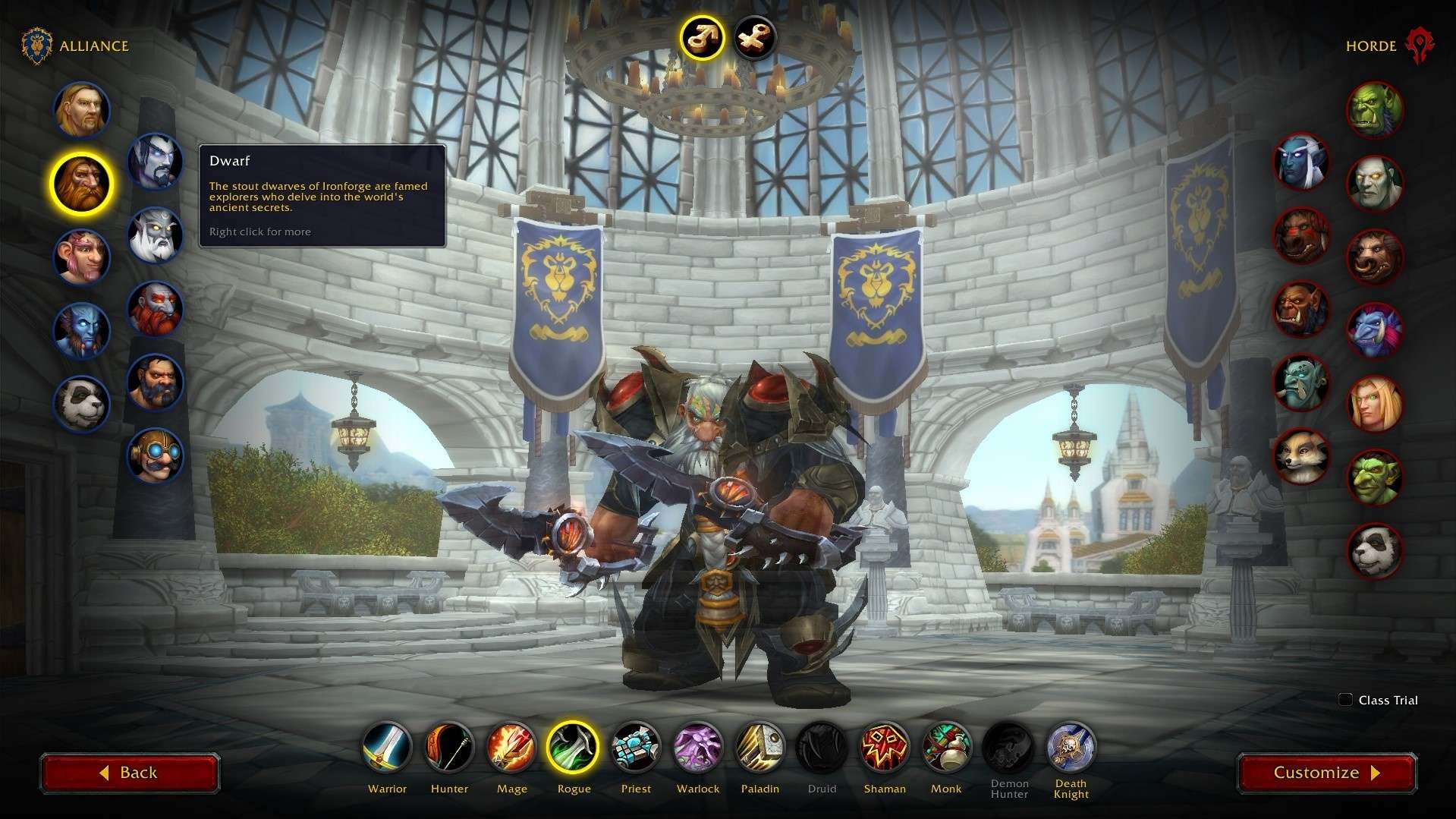Choose the Gnome race portrait

tap(81, 257)
